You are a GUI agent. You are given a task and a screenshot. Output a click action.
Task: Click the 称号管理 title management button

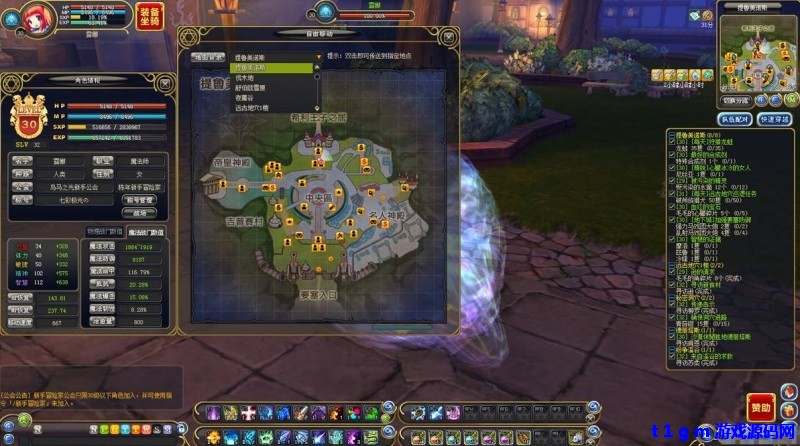point(139,199)
